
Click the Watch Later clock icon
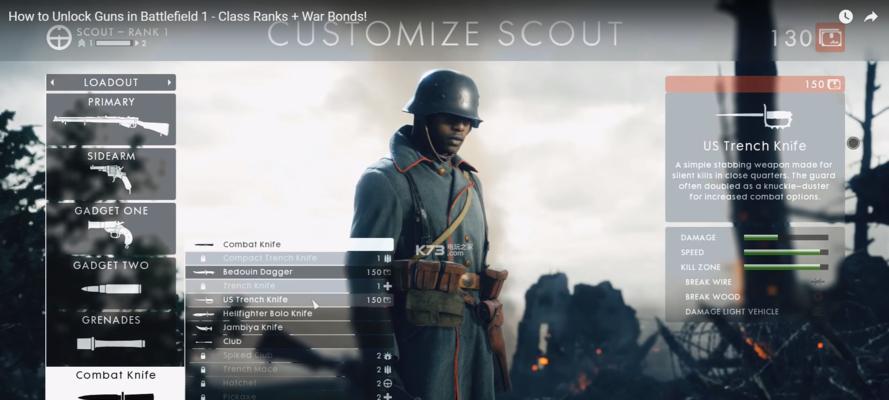click(846, 16)
